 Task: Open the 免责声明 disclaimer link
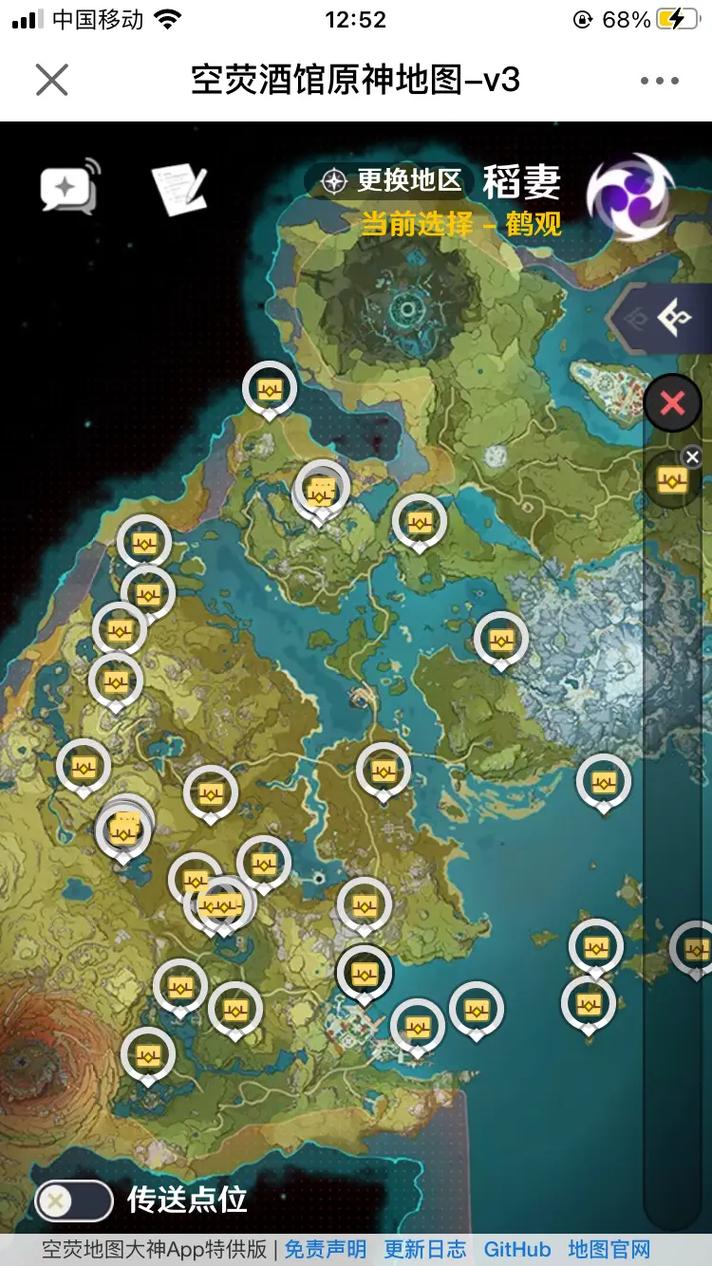coord(325,1249)
